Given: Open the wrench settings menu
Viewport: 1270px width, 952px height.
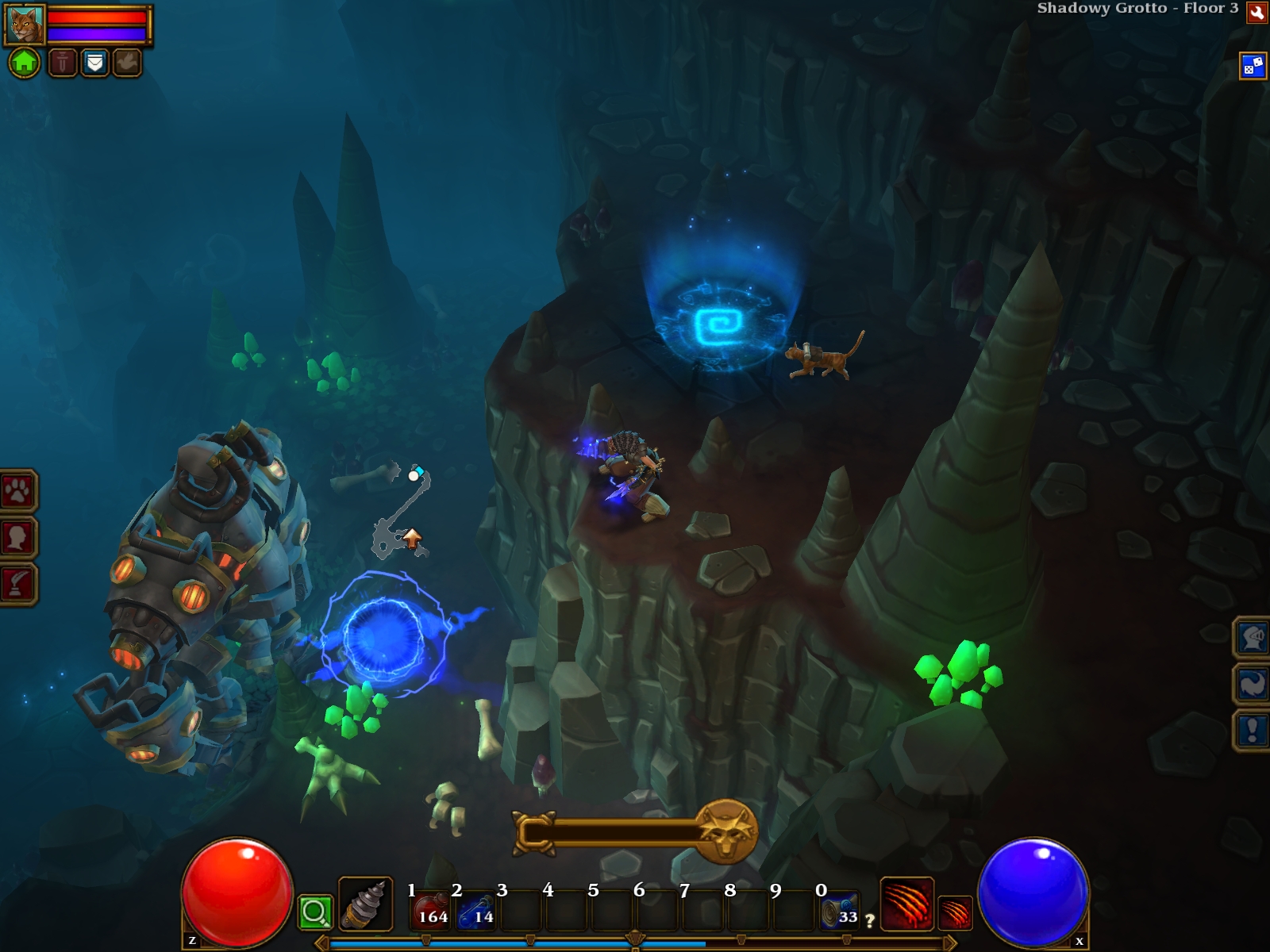Looking at the screenshot, I should point(1257,12).
